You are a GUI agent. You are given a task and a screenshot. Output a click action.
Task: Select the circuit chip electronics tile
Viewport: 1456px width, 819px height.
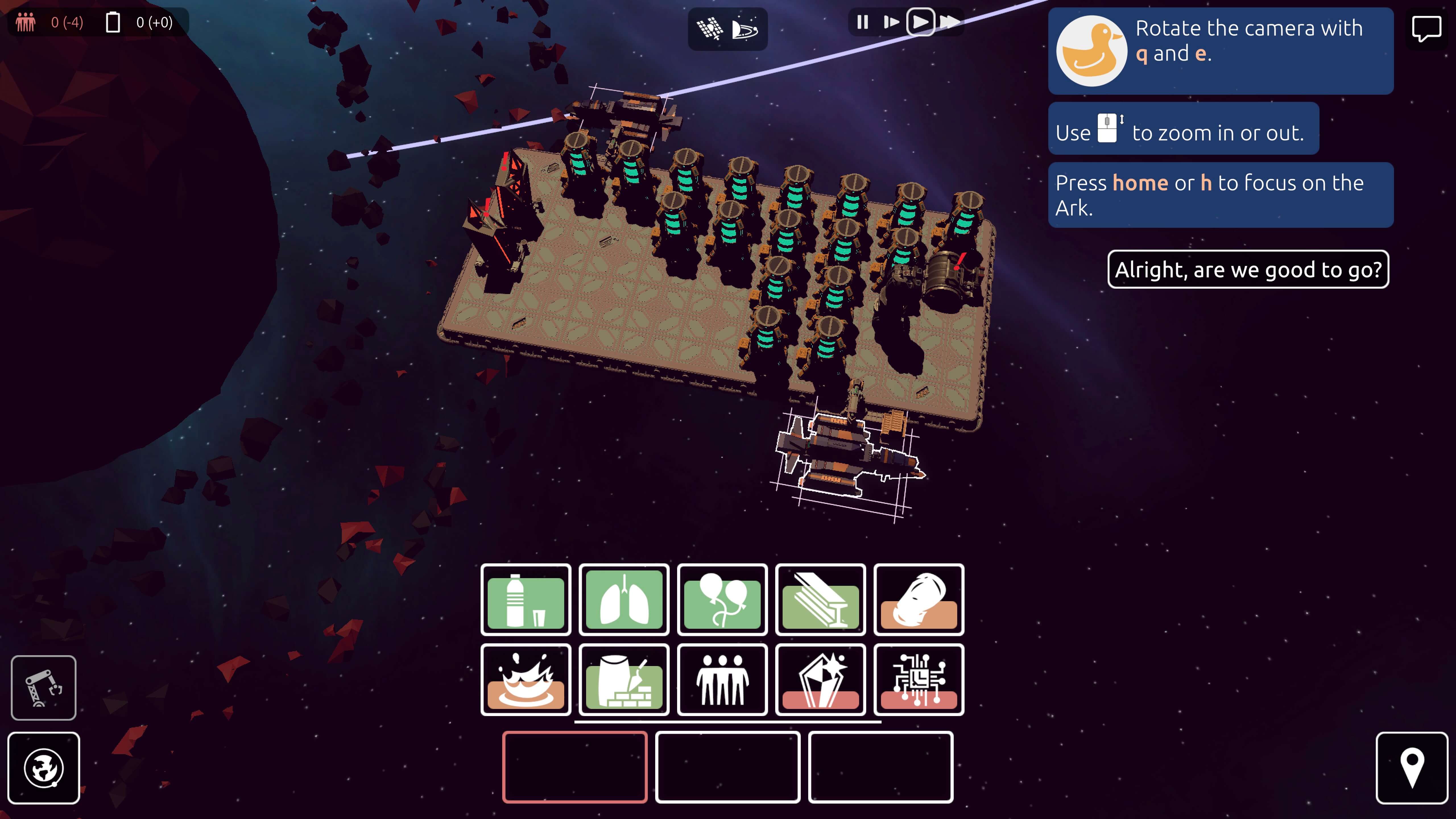(x=919, y=680)
